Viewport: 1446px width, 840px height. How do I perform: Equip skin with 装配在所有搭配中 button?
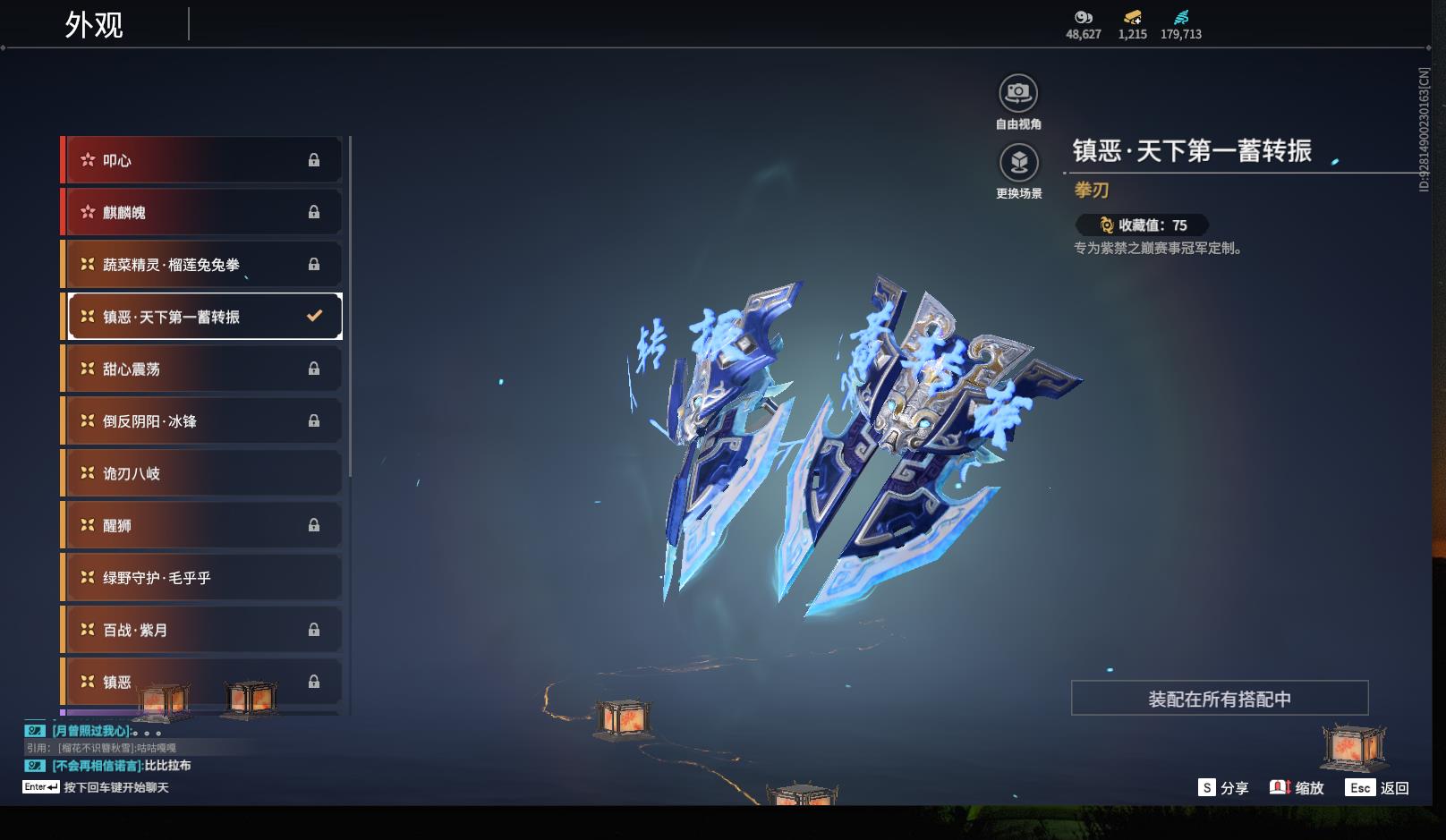point(1219,699)
